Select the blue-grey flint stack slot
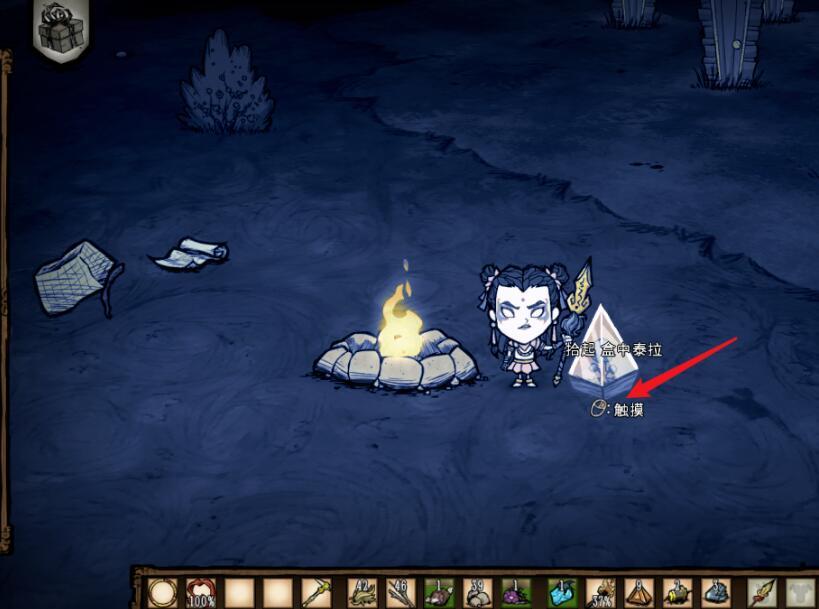The width and height of the screenshot is (819, 609). (717, 592)
